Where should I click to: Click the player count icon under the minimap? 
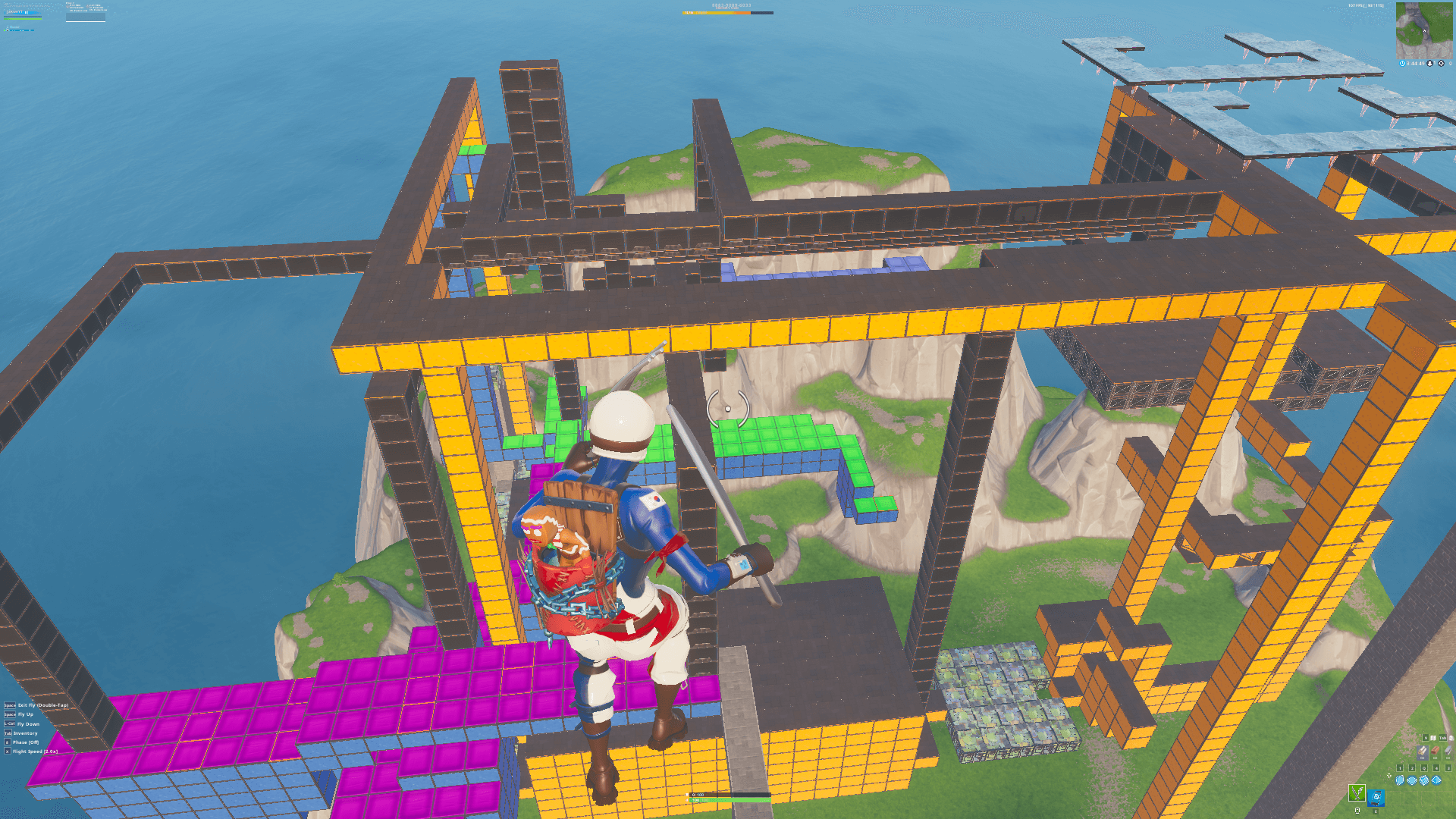pos(1429,63)
